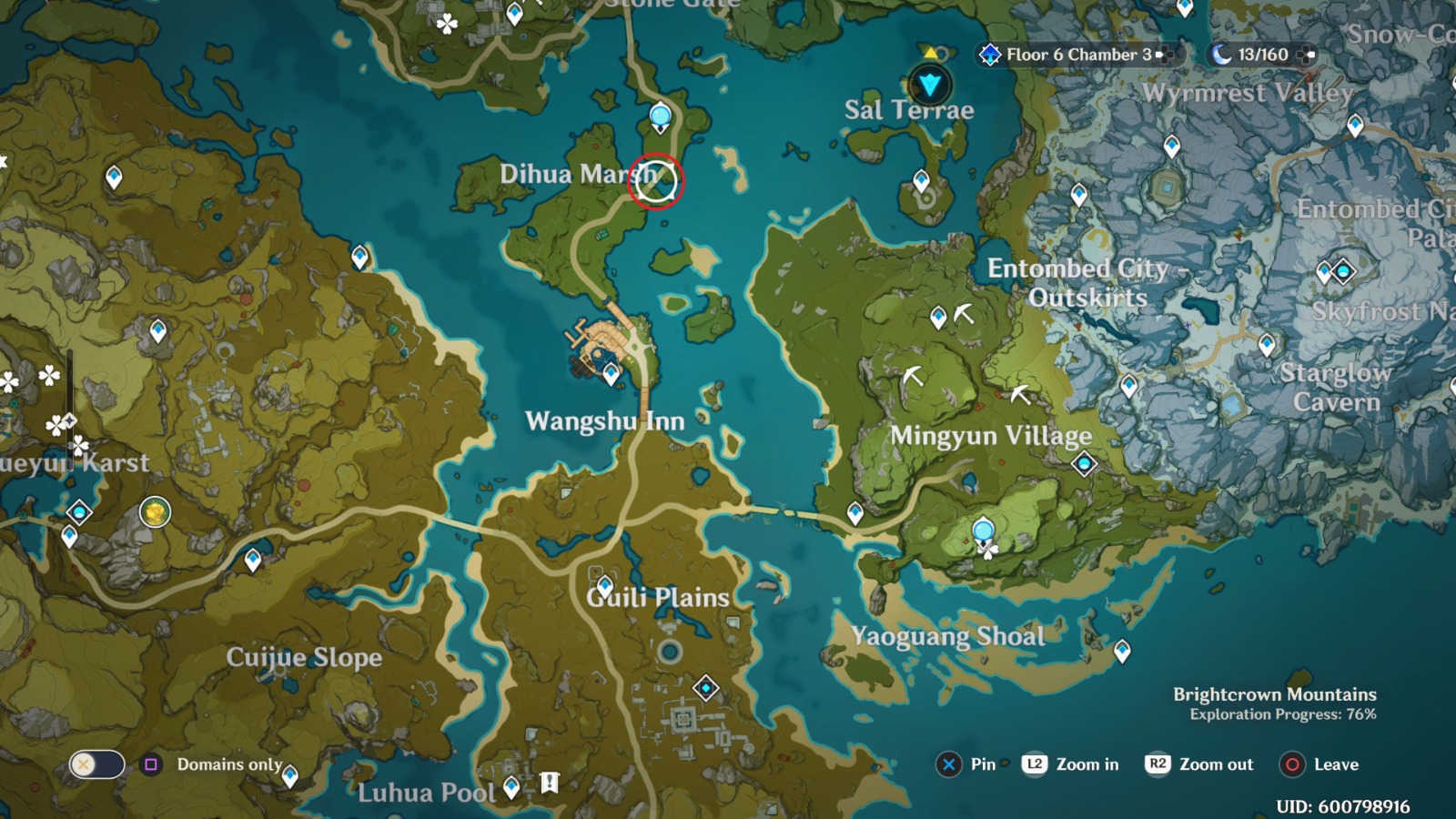Open the Sal Terrae domain entrance icon
Image resolution: width=1456 pixels, height=819 pixels.
[929, 85]
